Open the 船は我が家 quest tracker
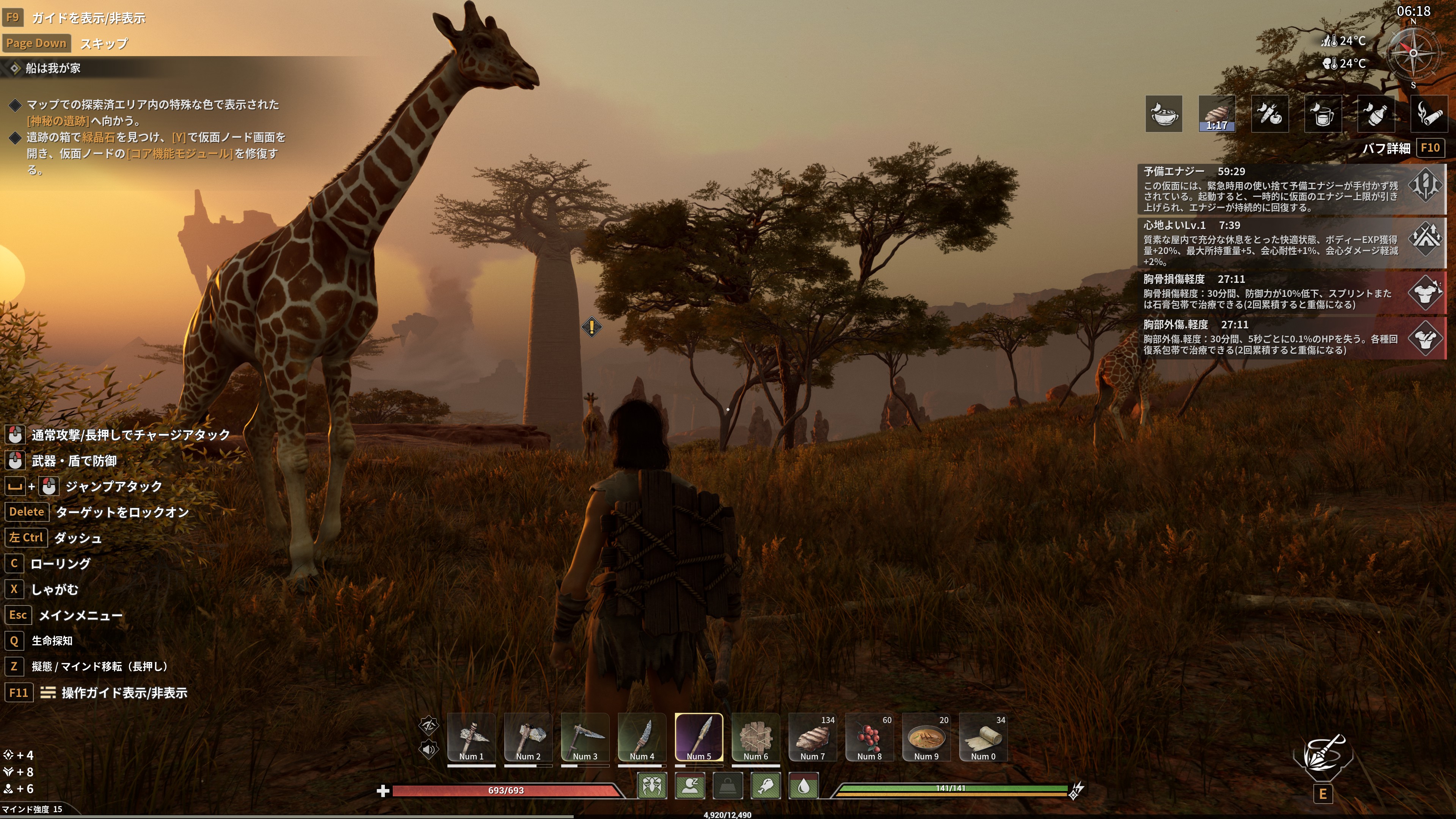Screen dimensions: 1456x819 (x=53, y=68)
